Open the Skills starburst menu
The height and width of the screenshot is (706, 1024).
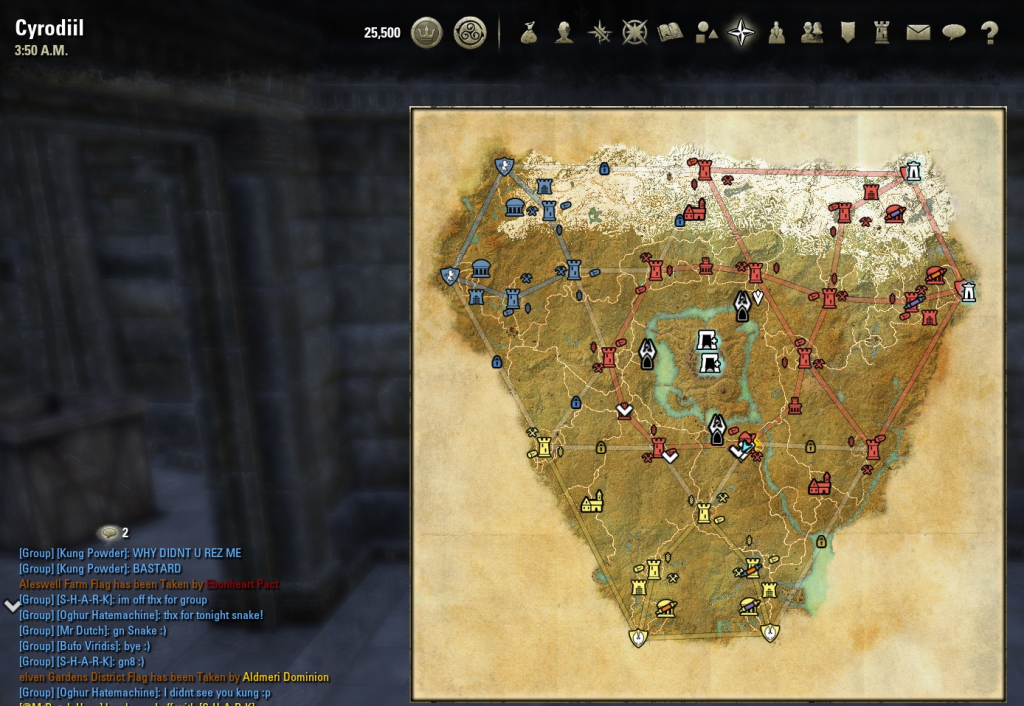pos(600,33)
